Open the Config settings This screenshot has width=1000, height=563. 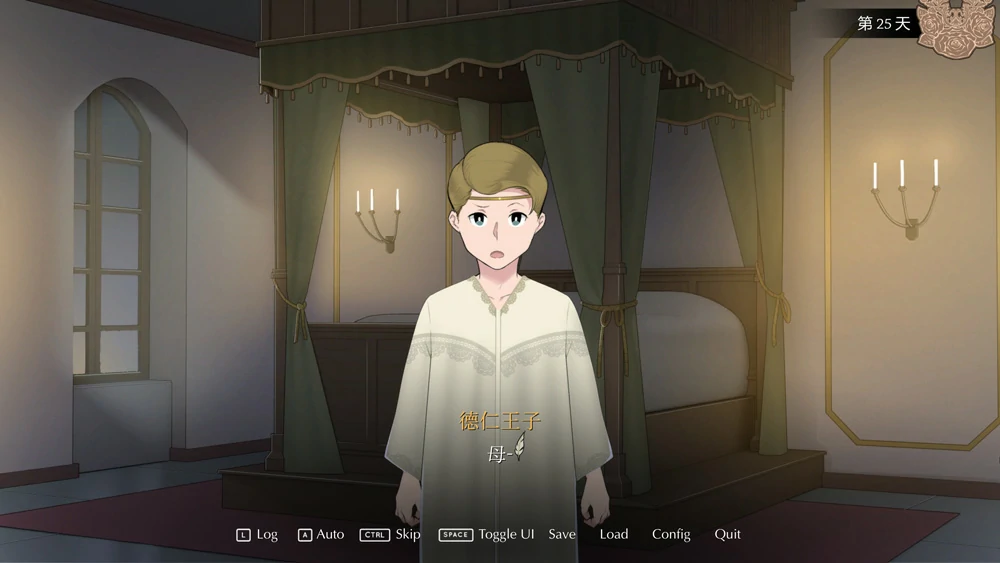[671, 534]
